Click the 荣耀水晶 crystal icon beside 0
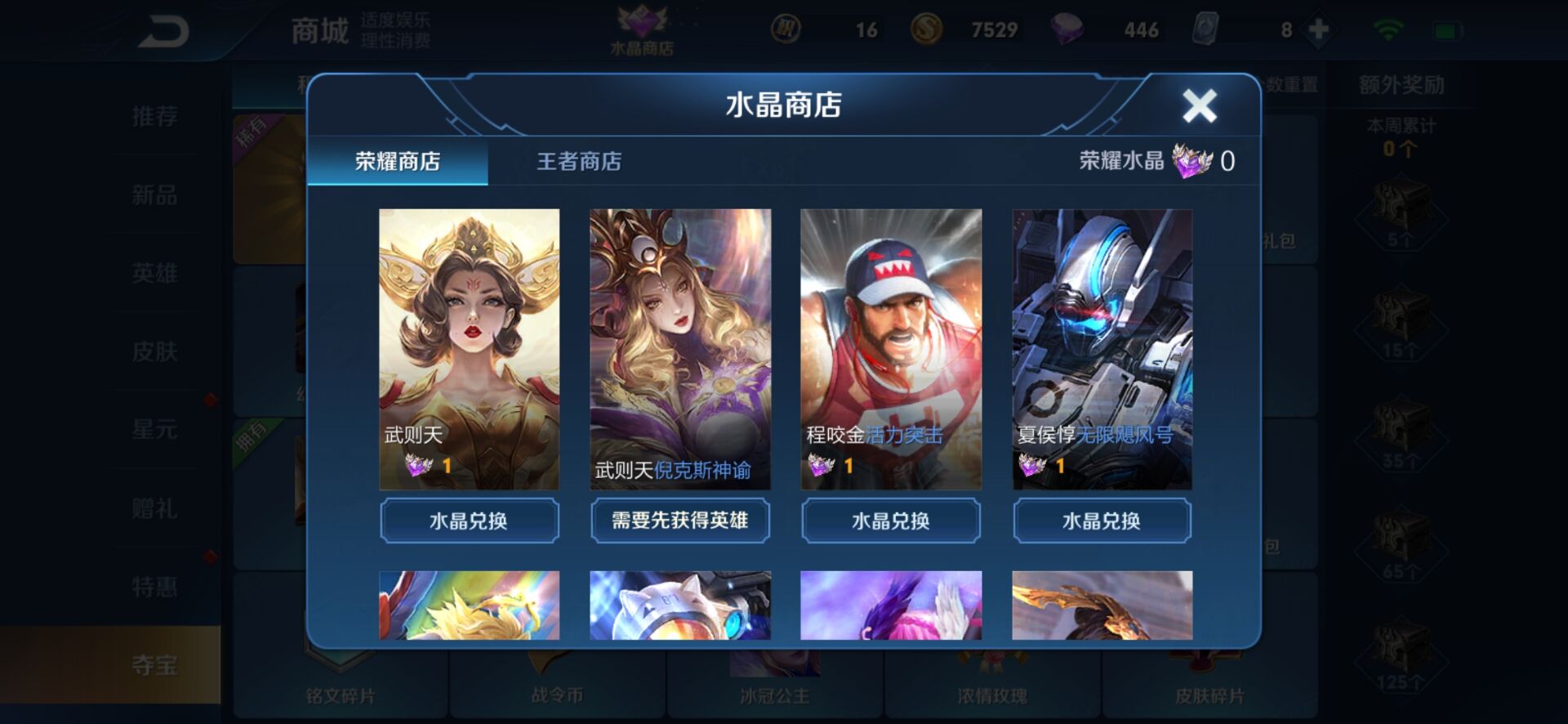The width and height of the screenshot is (1568, 724). point(1192,161)
